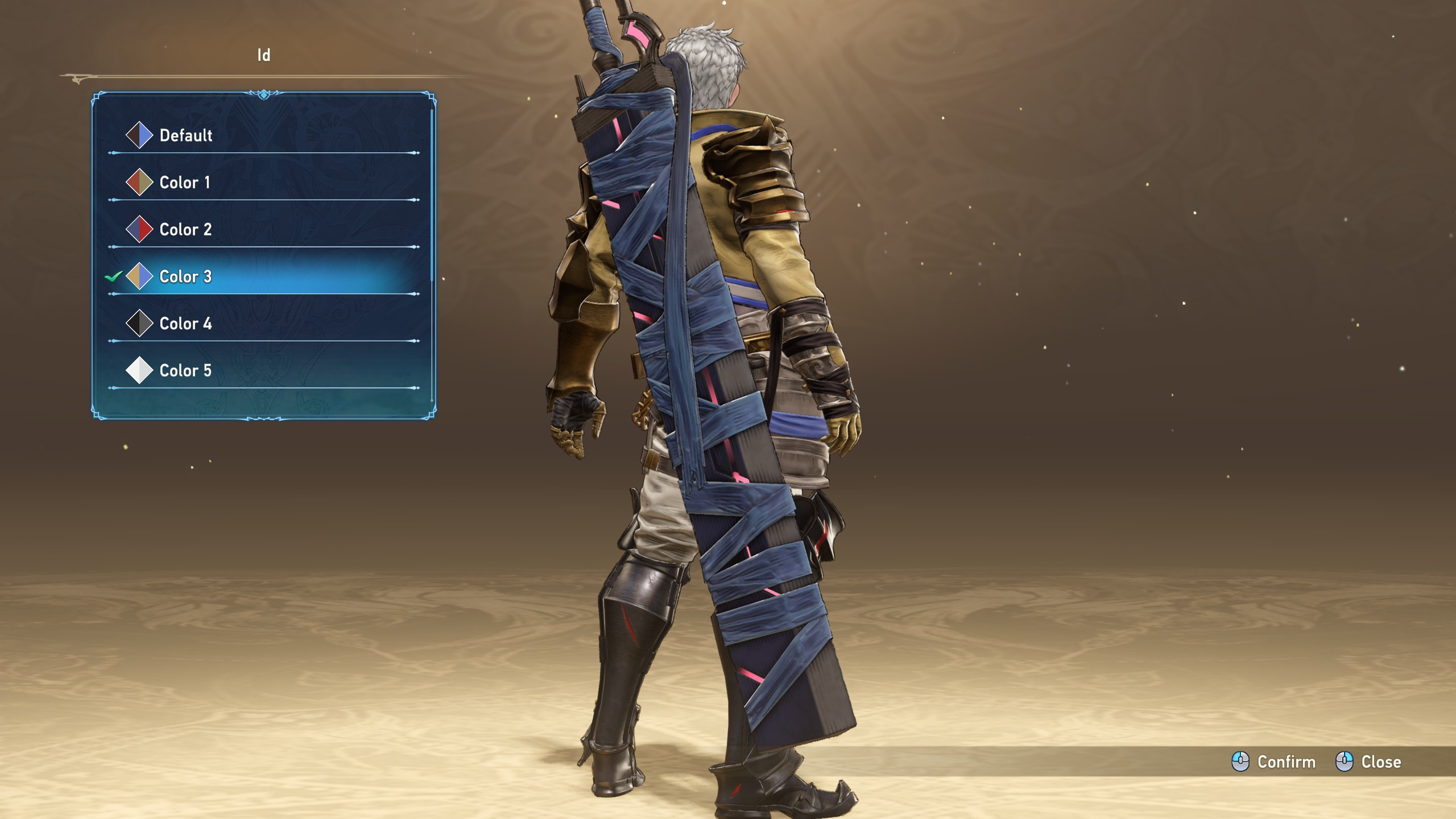Switch outfit to Color 4
The image size is (1456, 819).
click(185, 324)
